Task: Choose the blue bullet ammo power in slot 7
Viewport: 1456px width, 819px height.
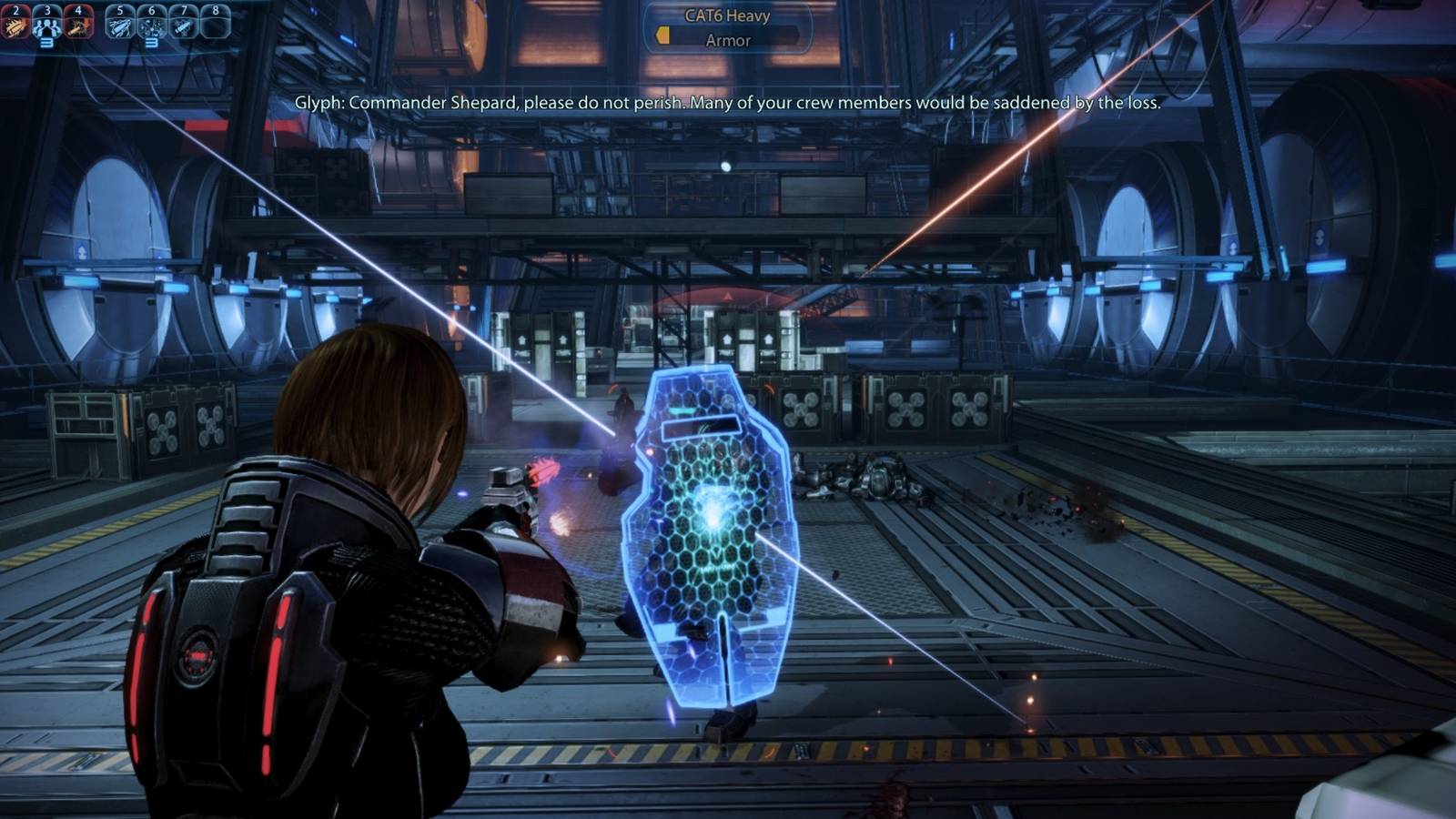Action: click(x=183, y=23)
